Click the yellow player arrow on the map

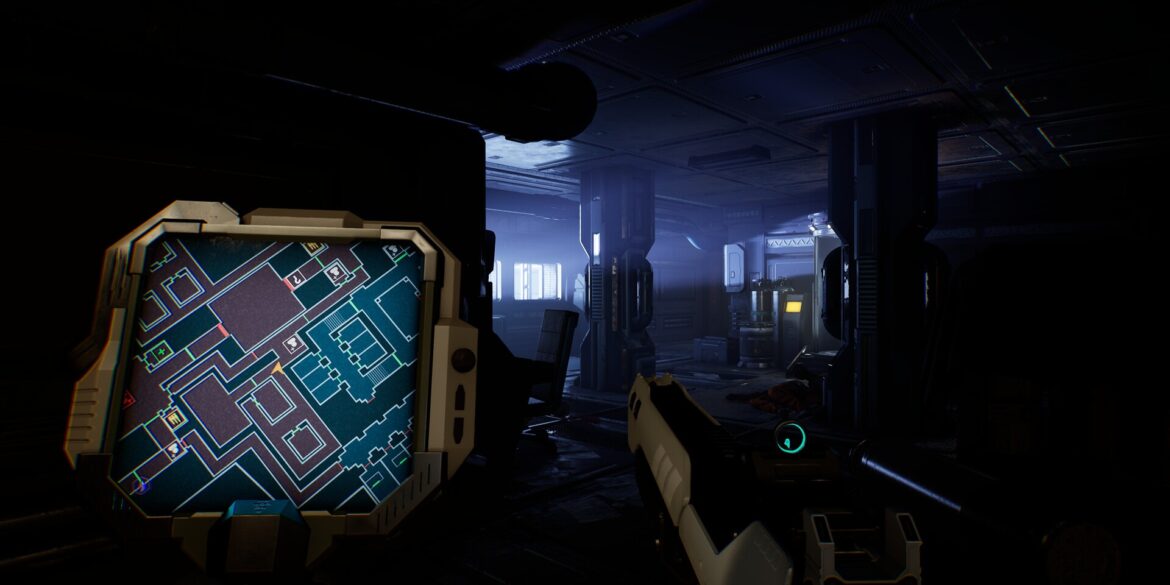(x=278, y=370)
